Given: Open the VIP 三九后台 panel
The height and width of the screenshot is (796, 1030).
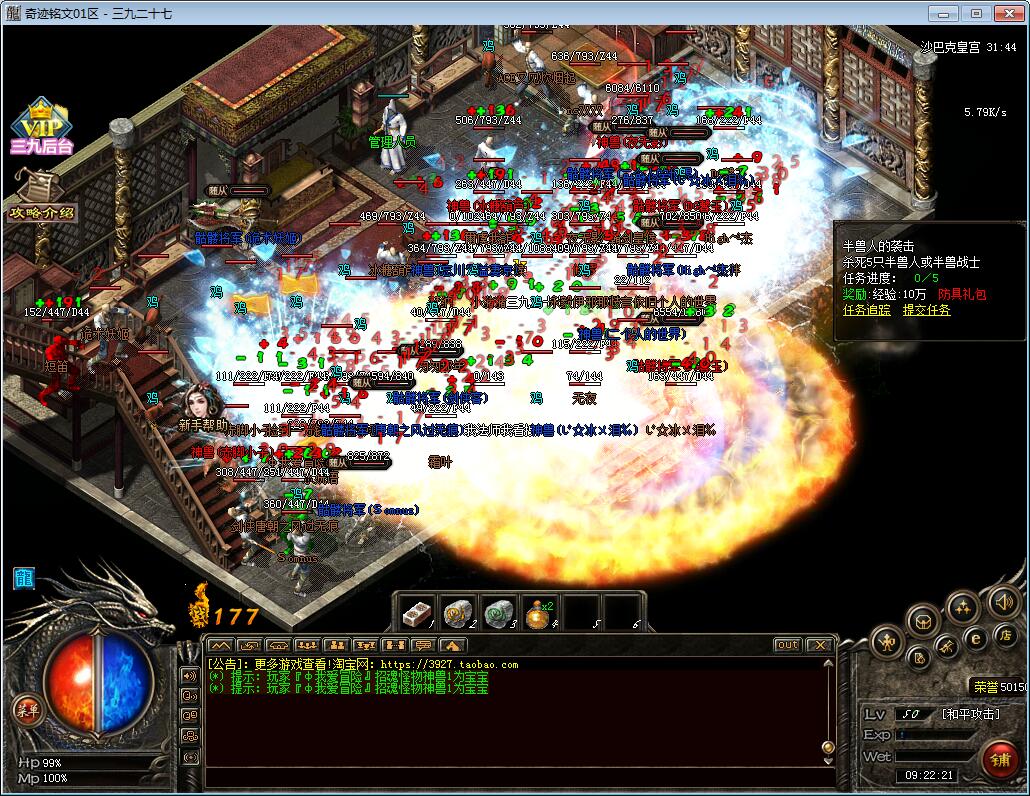Looking at the screenshot, I should pos(41,127).
